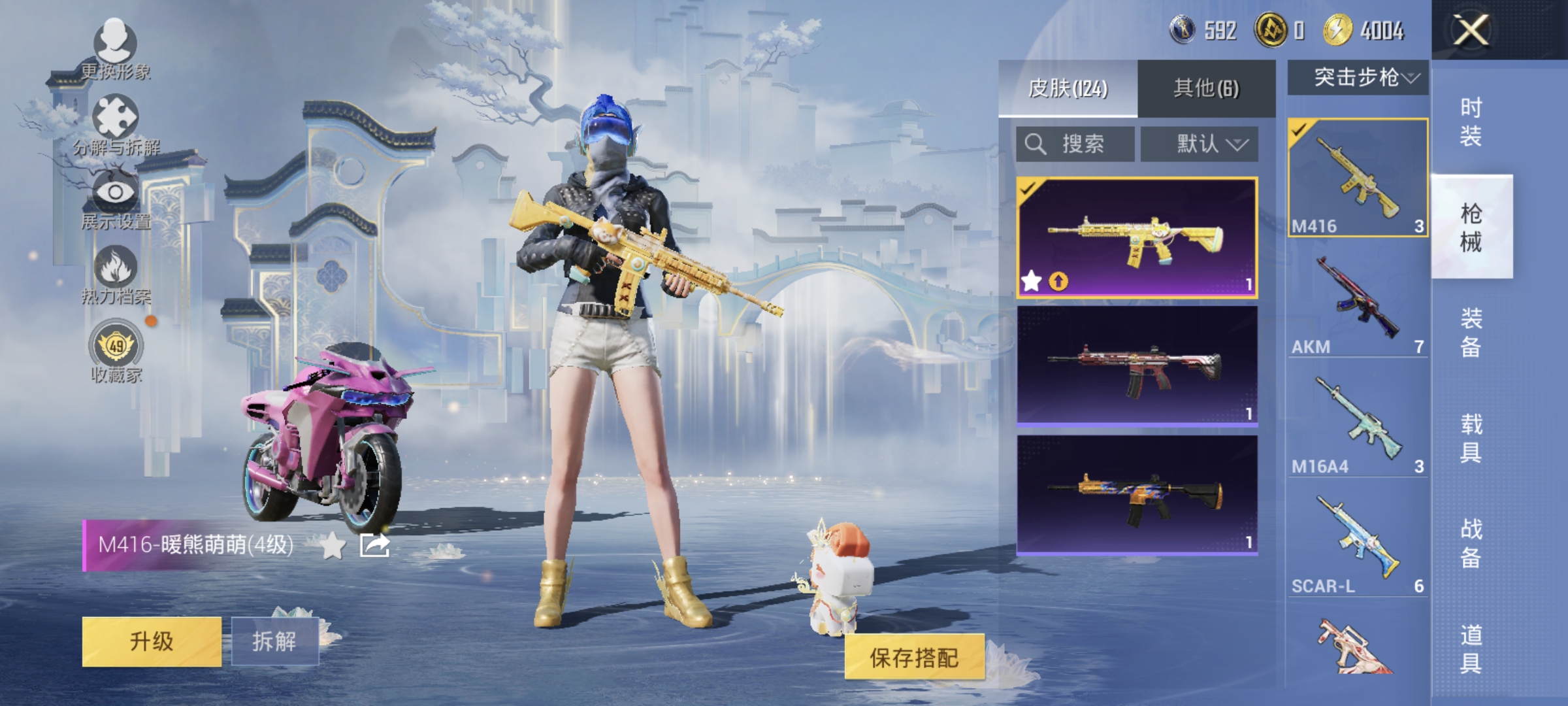Expand the 突击步枪 weapon type dropdown
1568x706 pixels.
[x=1358, y=78]
